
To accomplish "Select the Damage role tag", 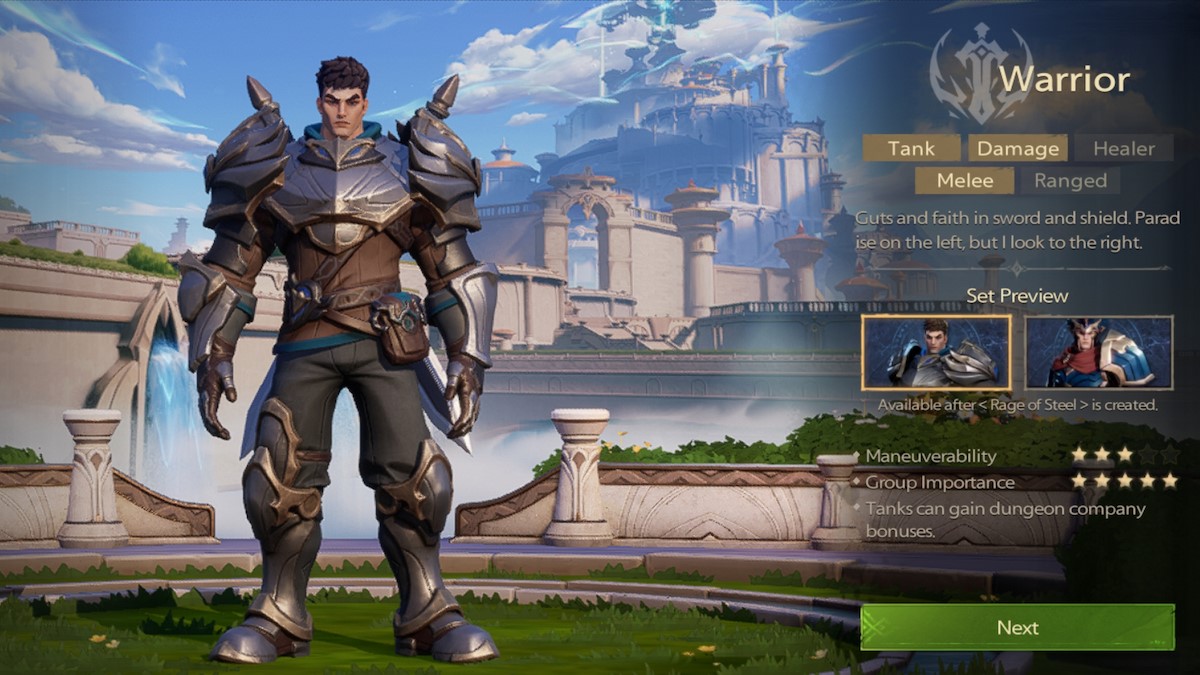I will [x=1017, y=148].
